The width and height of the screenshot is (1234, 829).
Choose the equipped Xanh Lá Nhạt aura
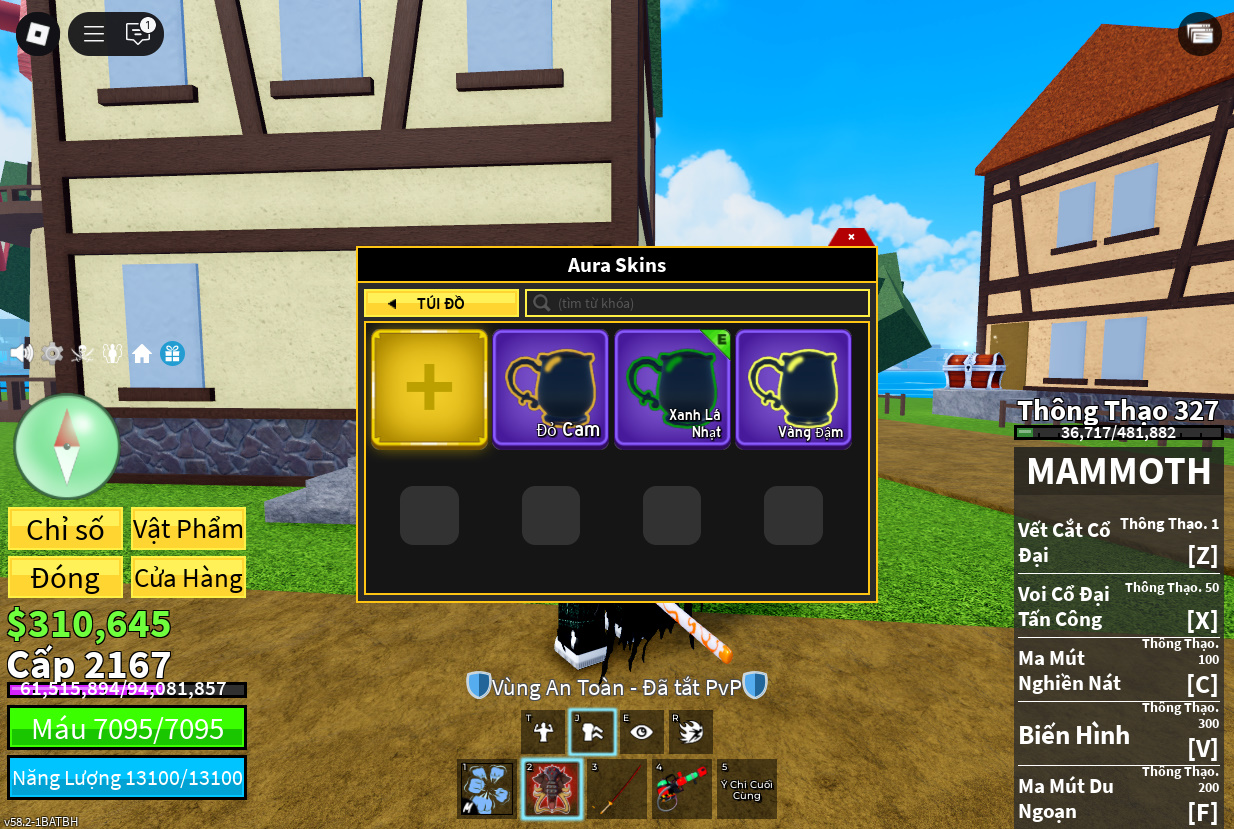[672, 388]
